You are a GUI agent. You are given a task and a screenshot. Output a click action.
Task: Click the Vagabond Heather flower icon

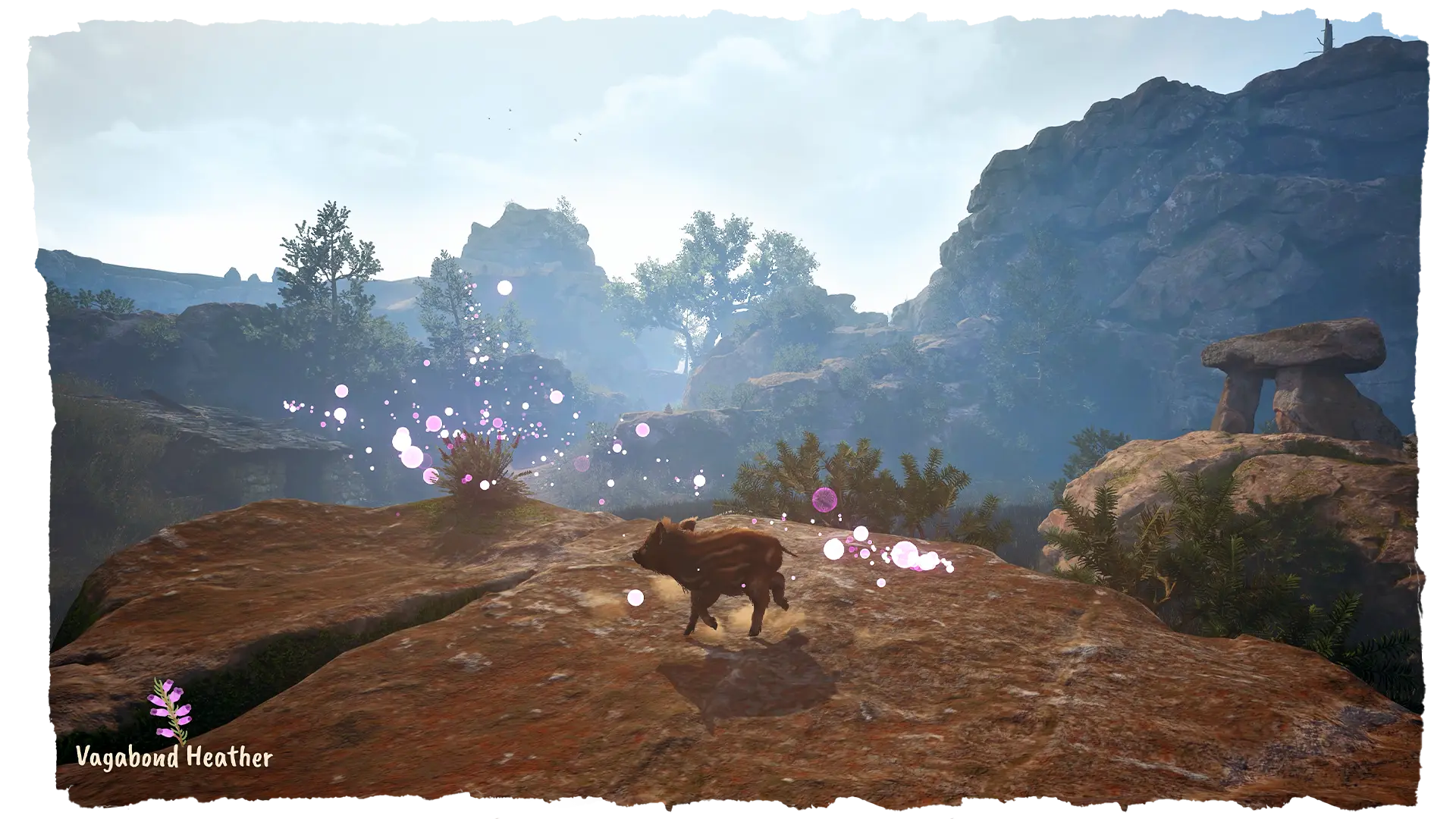coord(171,711)
